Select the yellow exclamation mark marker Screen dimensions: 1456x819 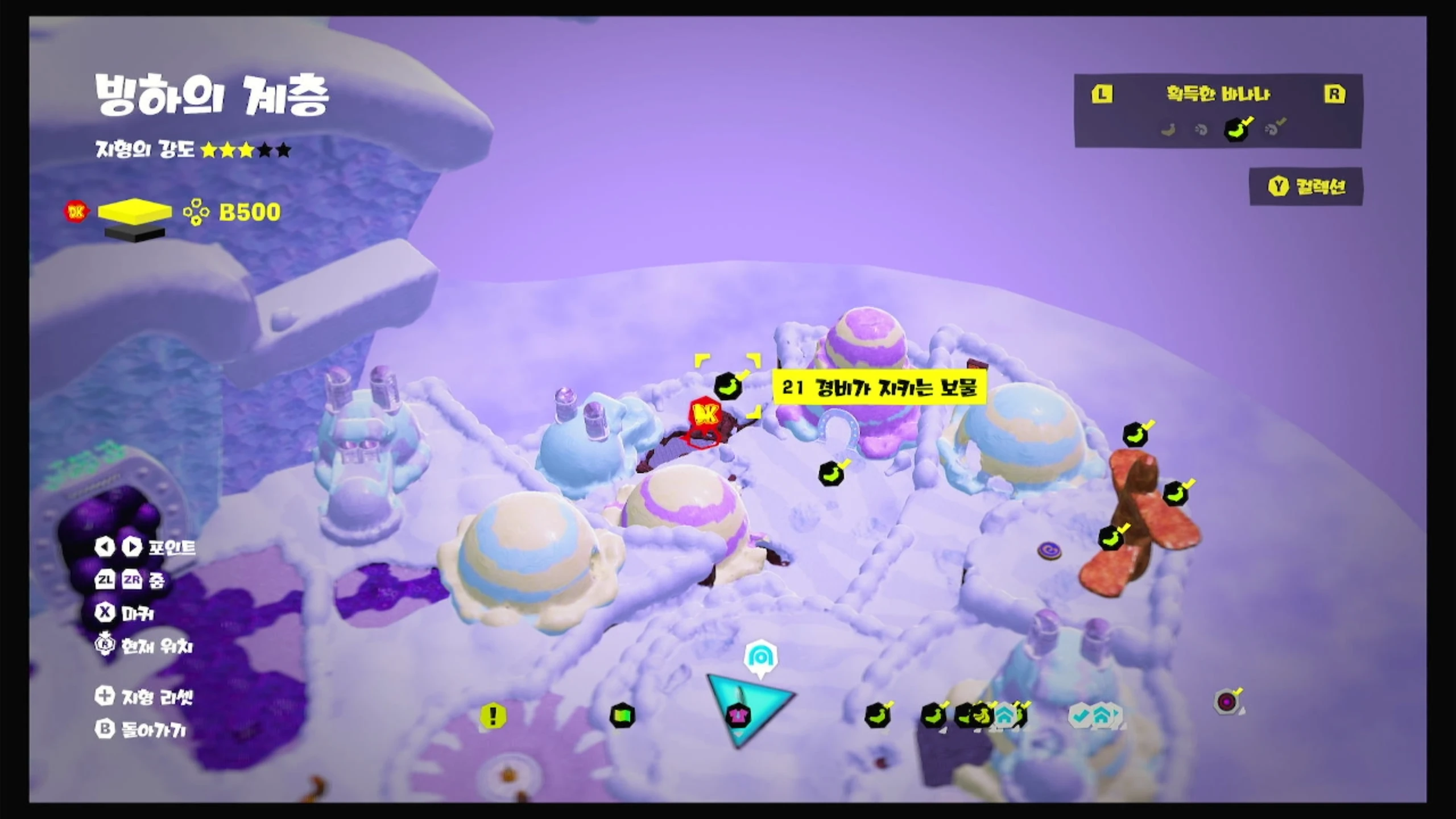[493, 715]
